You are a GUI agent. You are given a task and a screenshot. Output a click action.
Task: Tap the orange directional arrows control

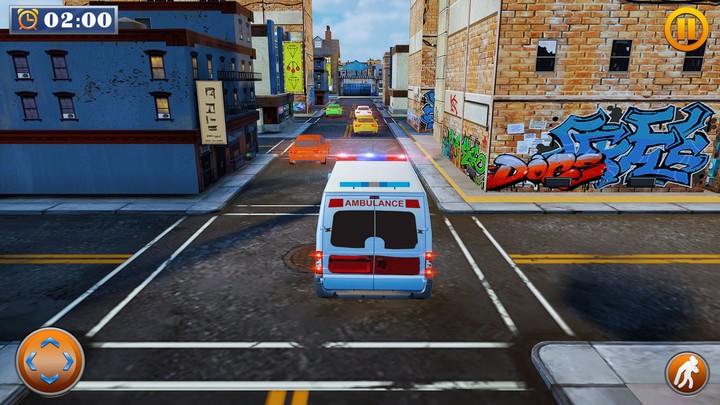(50, 361)
